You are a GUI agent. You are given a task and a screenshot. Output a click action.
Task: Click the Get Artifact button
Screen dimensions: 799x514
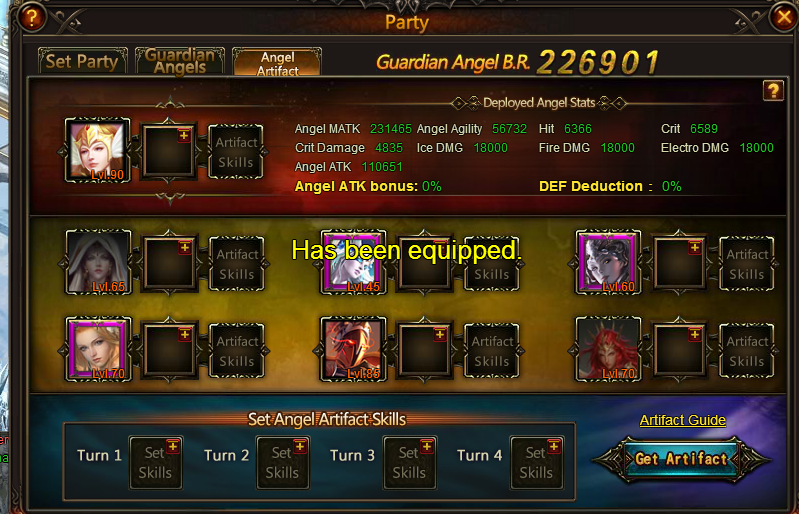681,459
